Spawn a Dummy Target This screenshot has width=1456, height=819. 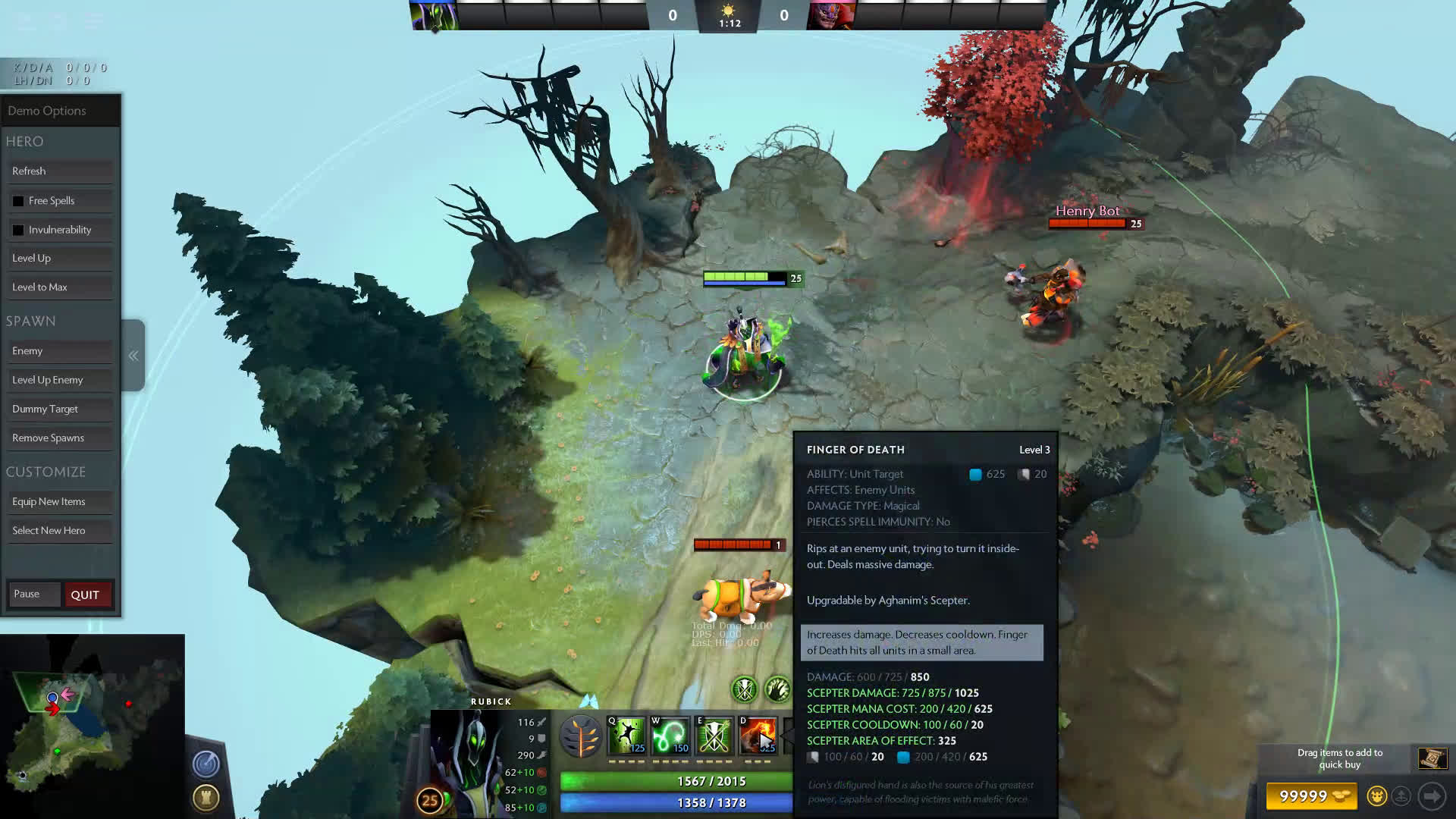(61, 409)
